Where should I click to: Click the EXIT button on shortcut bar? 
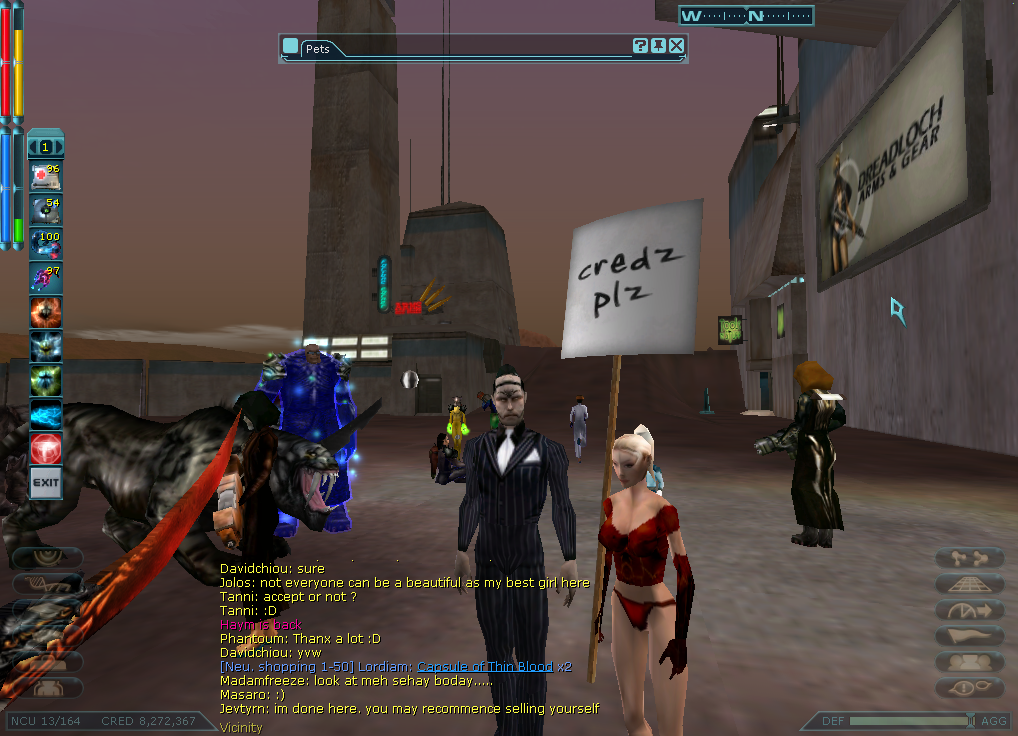click(46, 482)
